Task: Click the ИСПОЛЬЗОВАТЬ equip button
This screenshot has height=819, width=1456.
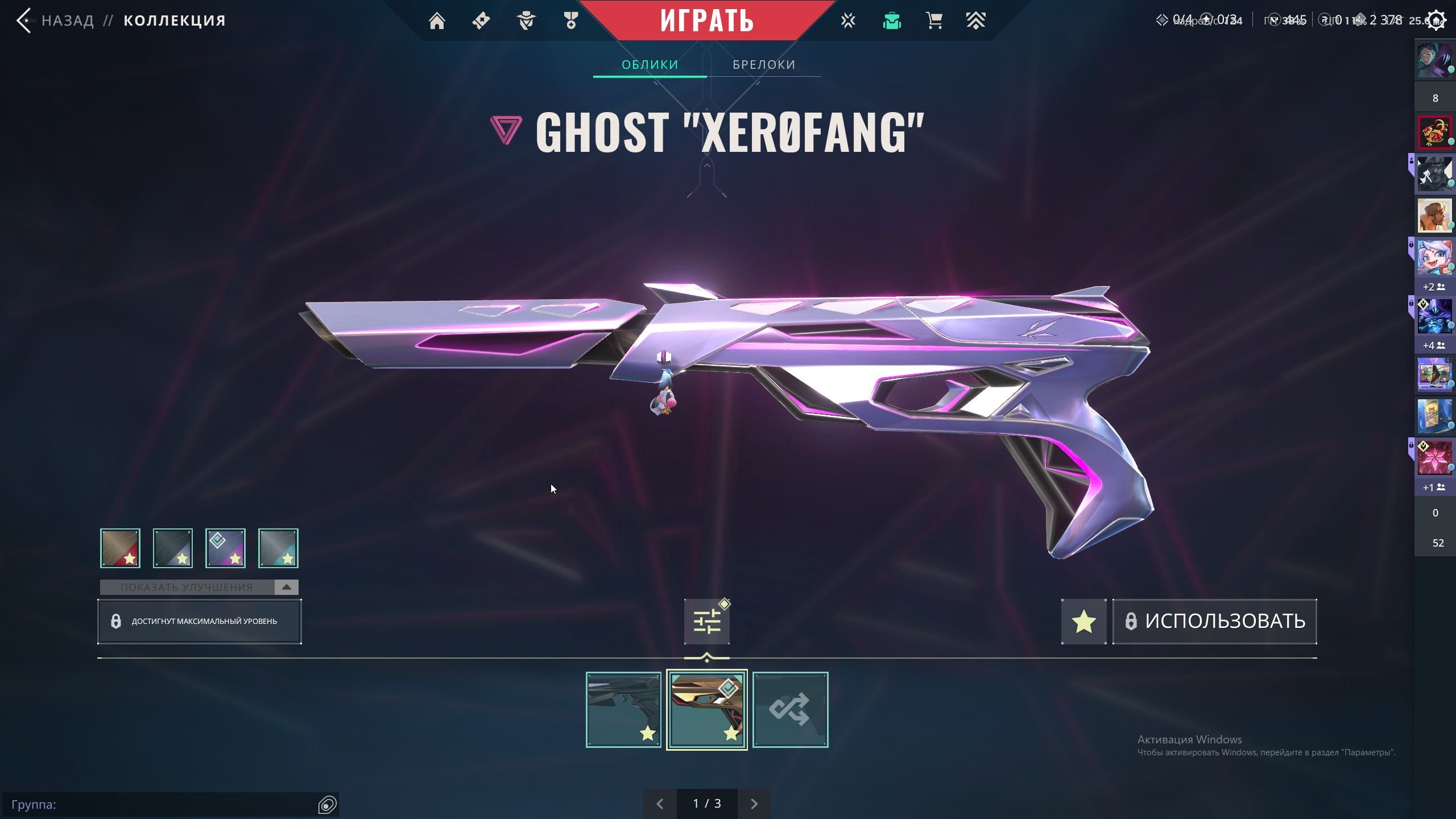Action: 1215,621
